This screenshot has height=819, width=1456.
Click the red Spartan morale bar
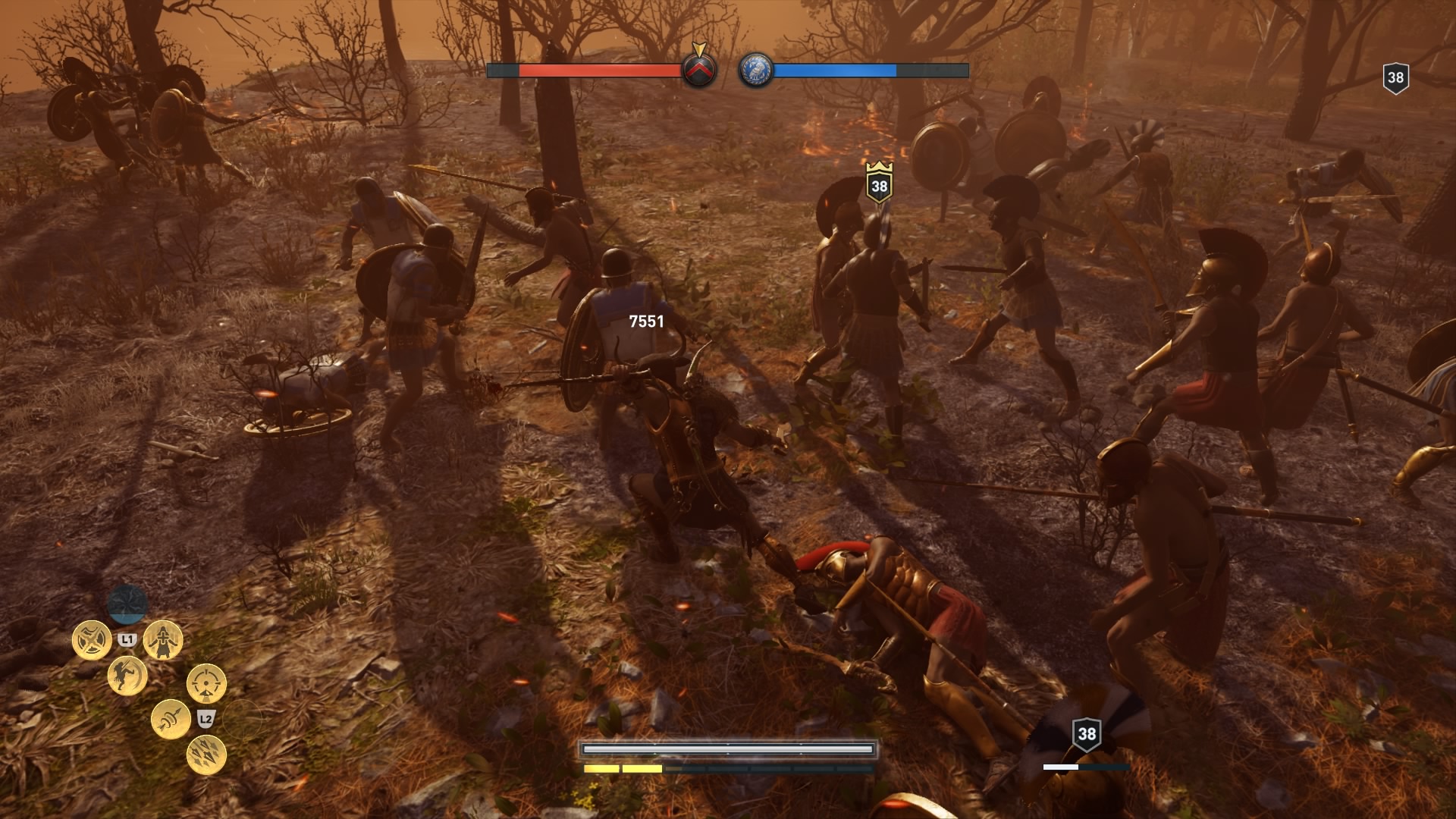tap(599, 71)
